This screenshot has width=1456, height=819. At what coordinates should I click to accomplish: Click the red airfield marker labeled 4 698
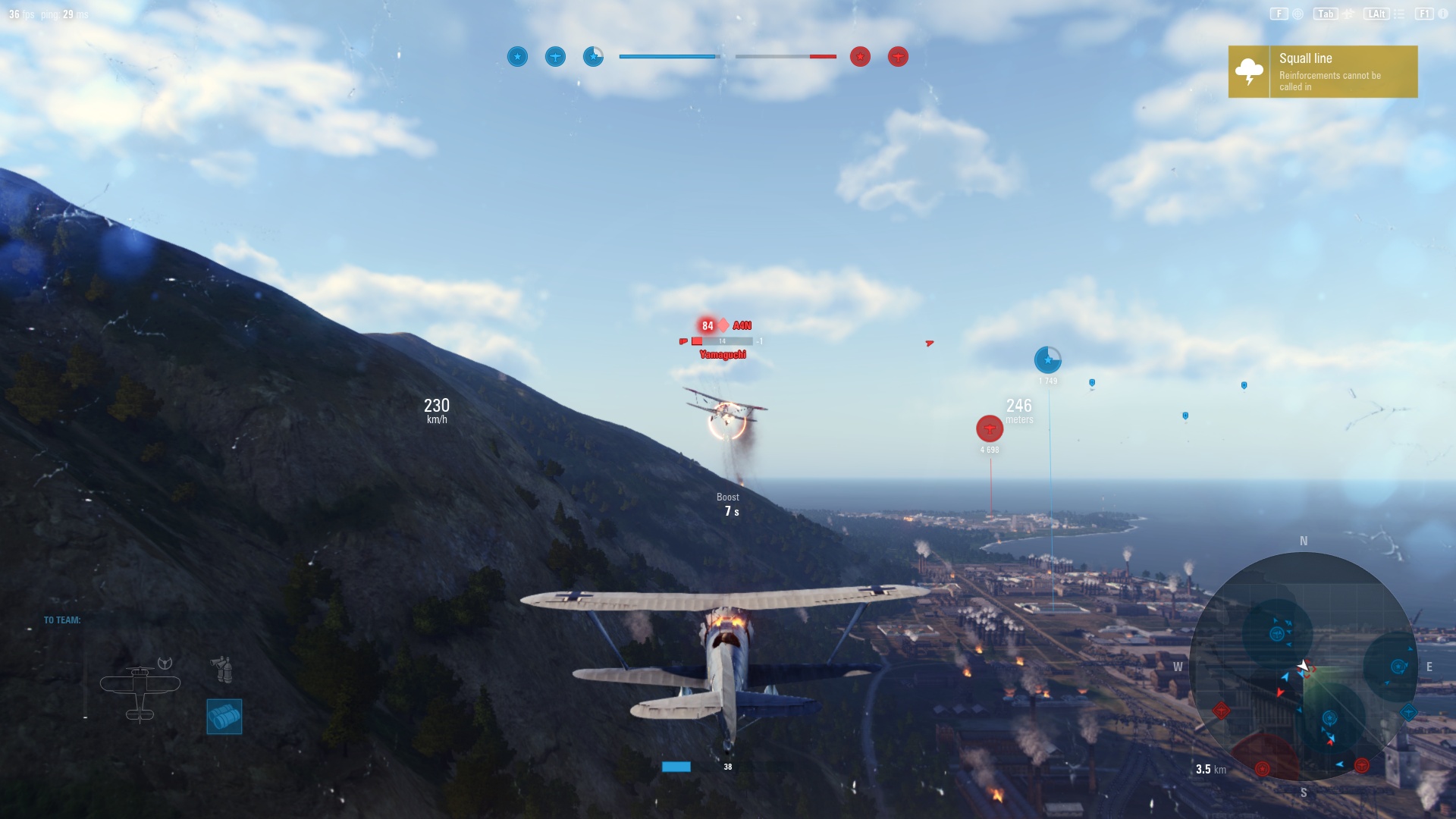990,428
